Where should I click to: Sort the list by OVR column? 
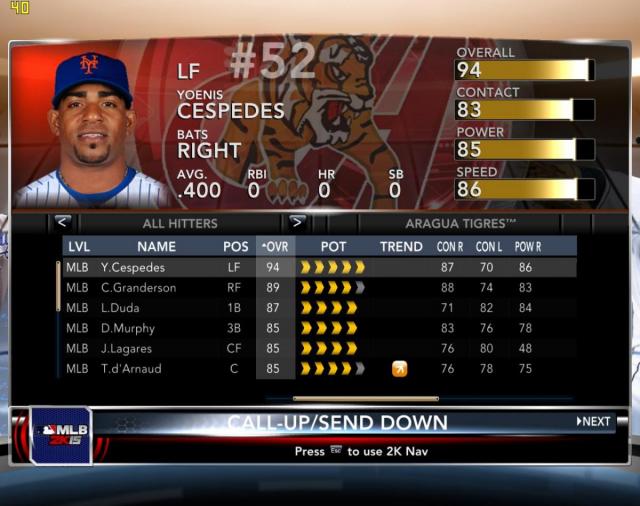275,246
